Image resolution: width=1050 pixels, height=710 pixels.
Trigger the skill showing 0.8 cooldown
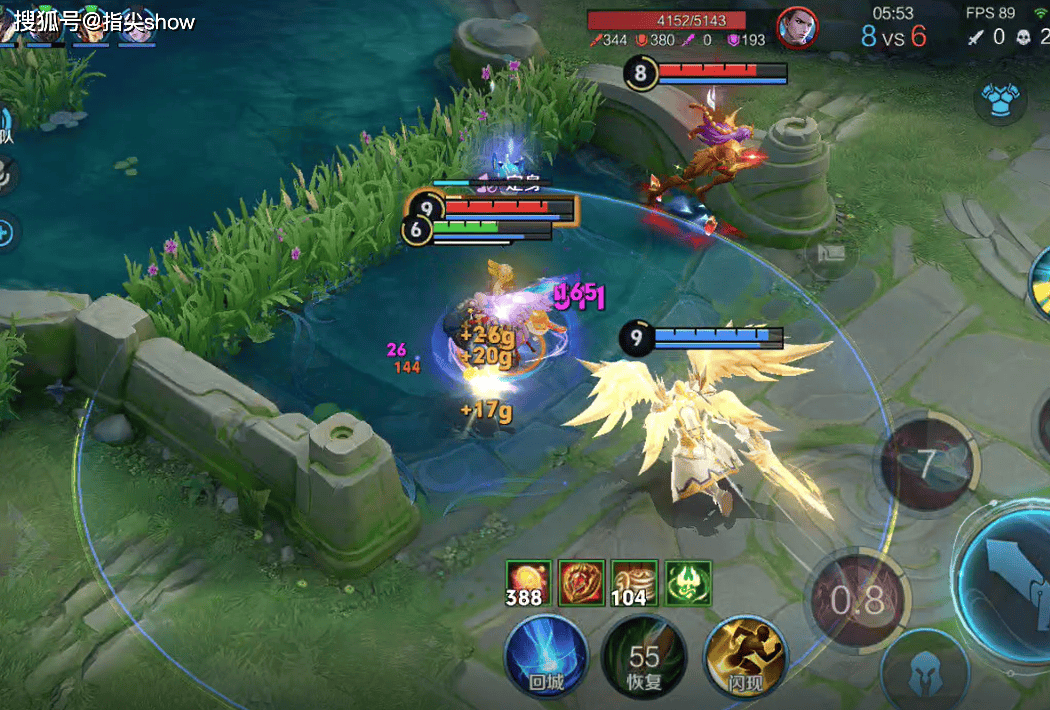point(858,598)
